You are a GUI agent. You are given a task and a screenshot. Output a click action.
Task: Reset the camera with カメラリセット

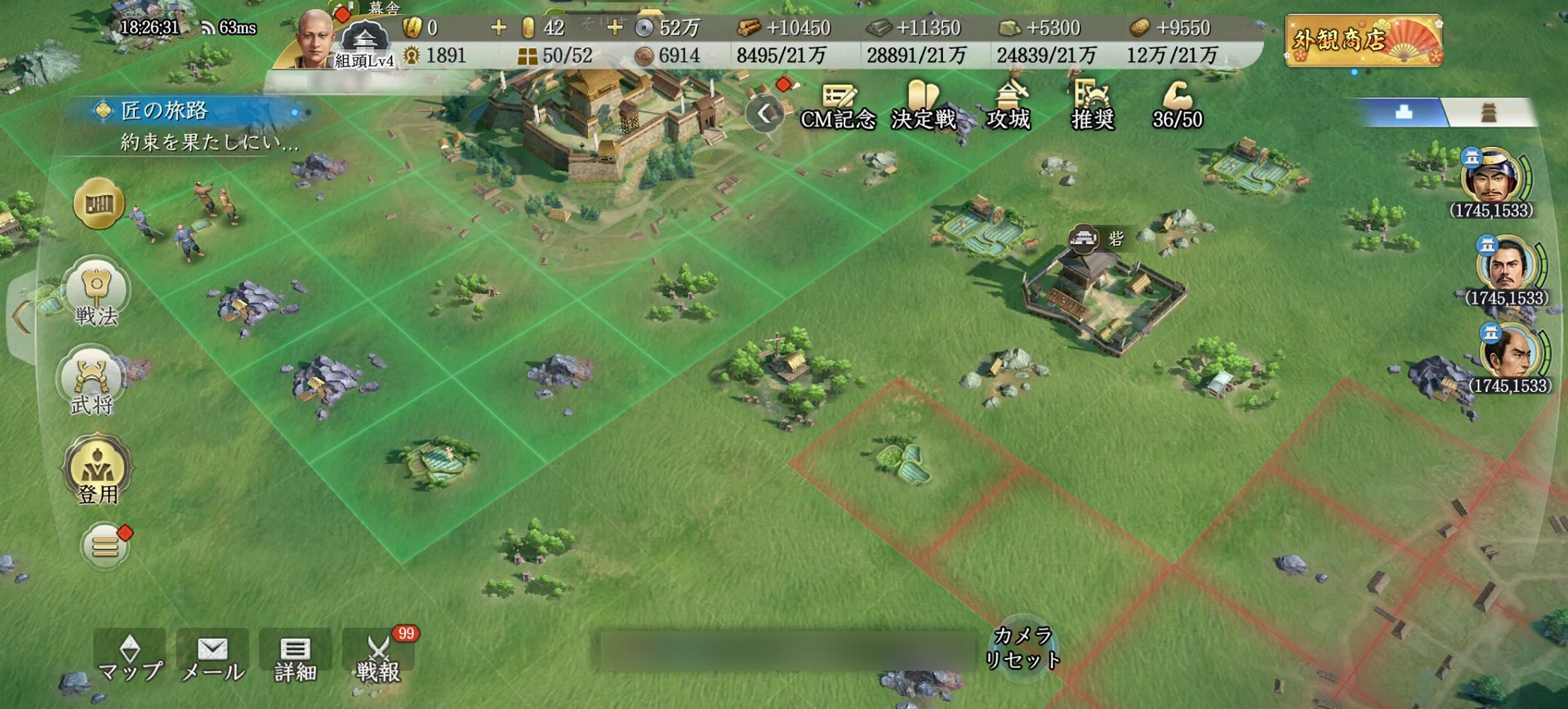click(1022, 647)
